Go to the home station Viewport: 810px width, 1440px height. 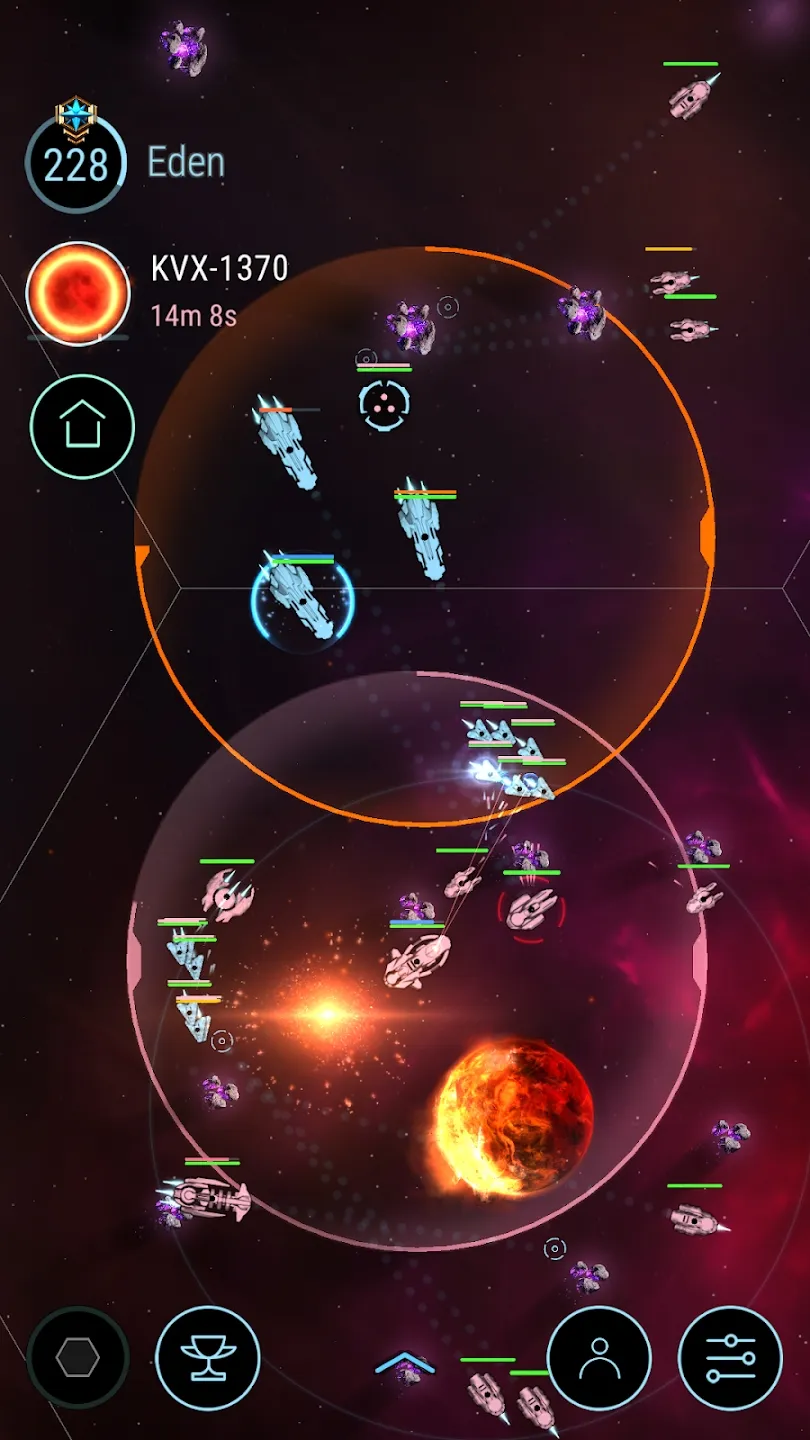81,427
